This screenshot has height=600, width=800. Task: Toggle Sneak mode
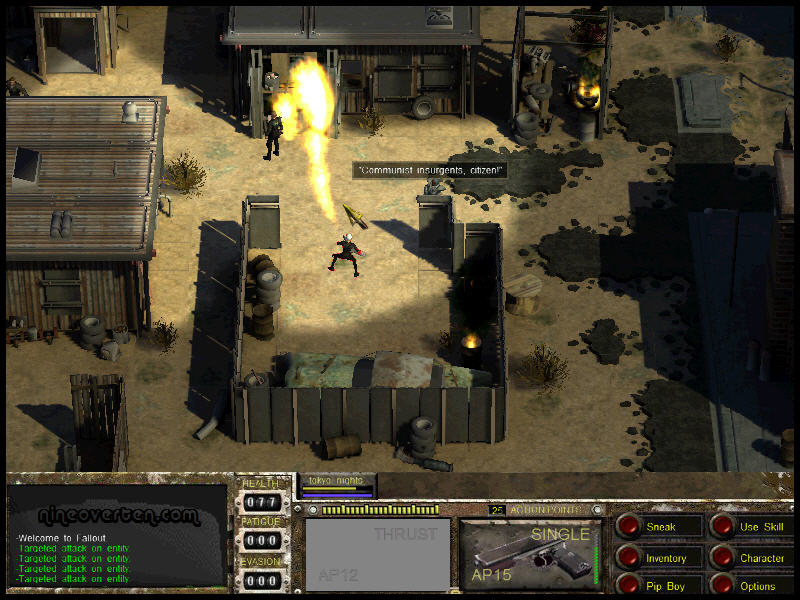point(629,526)
